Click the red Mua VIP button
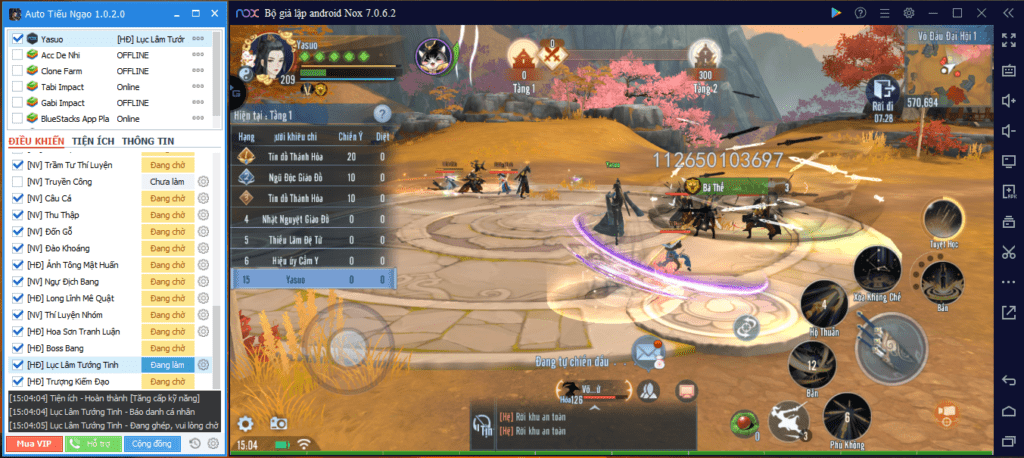The height and width of the screenshot is (458, 1024). point(33,443)
